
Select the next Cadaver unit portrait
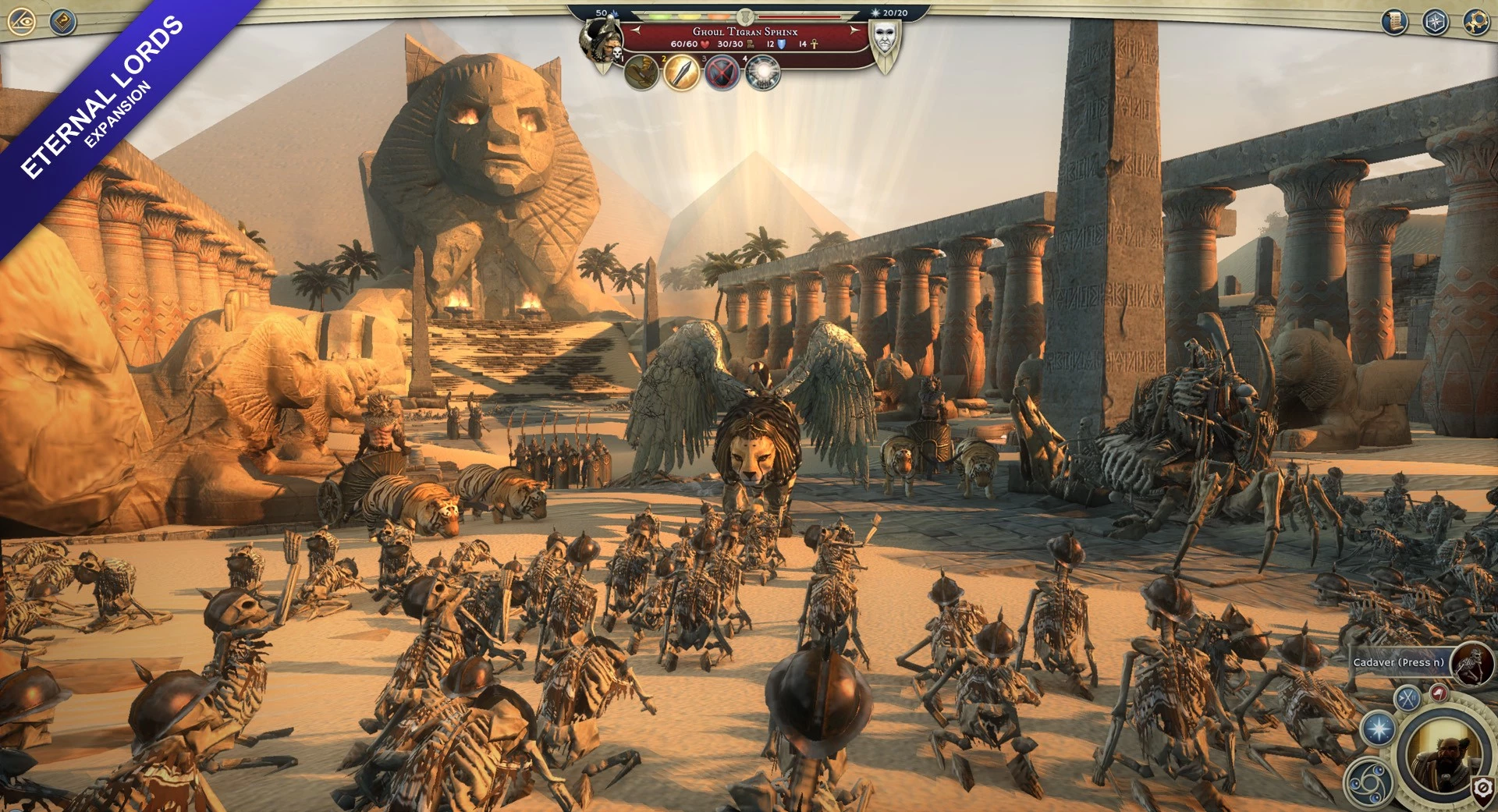pos(1472,663)
